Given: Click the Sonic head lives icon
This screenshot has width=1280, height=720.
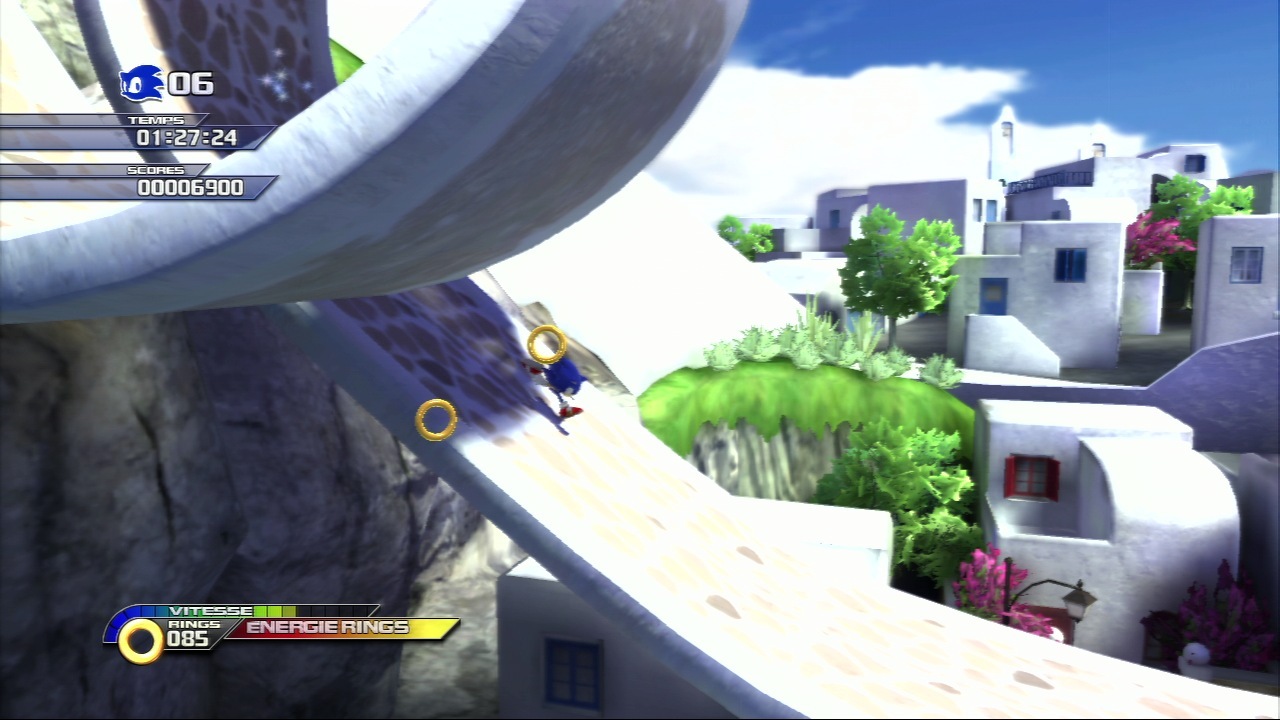Looking at the screenshot, I should (x=141, y=84).
